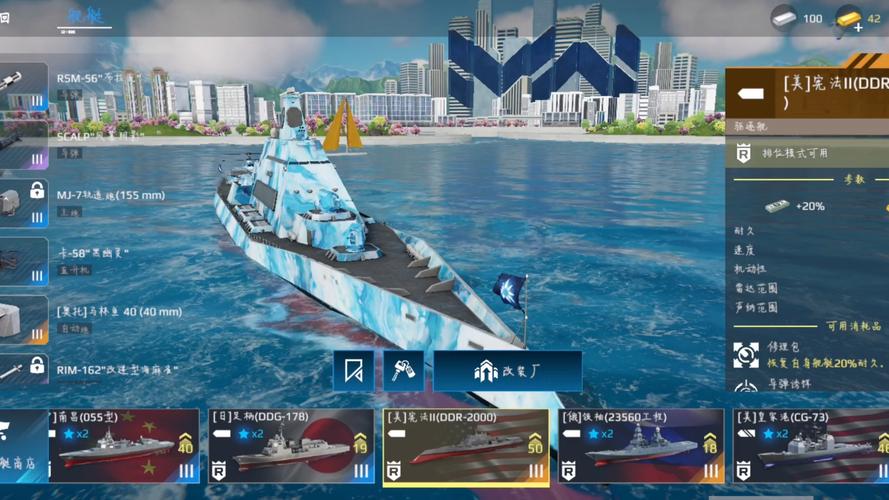Click the wrench tools button
This screenshot has height=500, width=889.
[x=403, y=371]
